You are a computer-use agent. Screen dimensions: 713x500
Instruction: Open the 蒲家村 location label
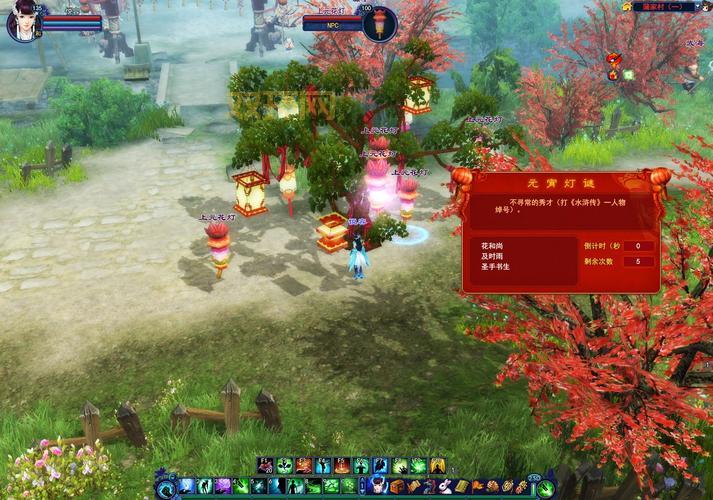pos(663,6)
